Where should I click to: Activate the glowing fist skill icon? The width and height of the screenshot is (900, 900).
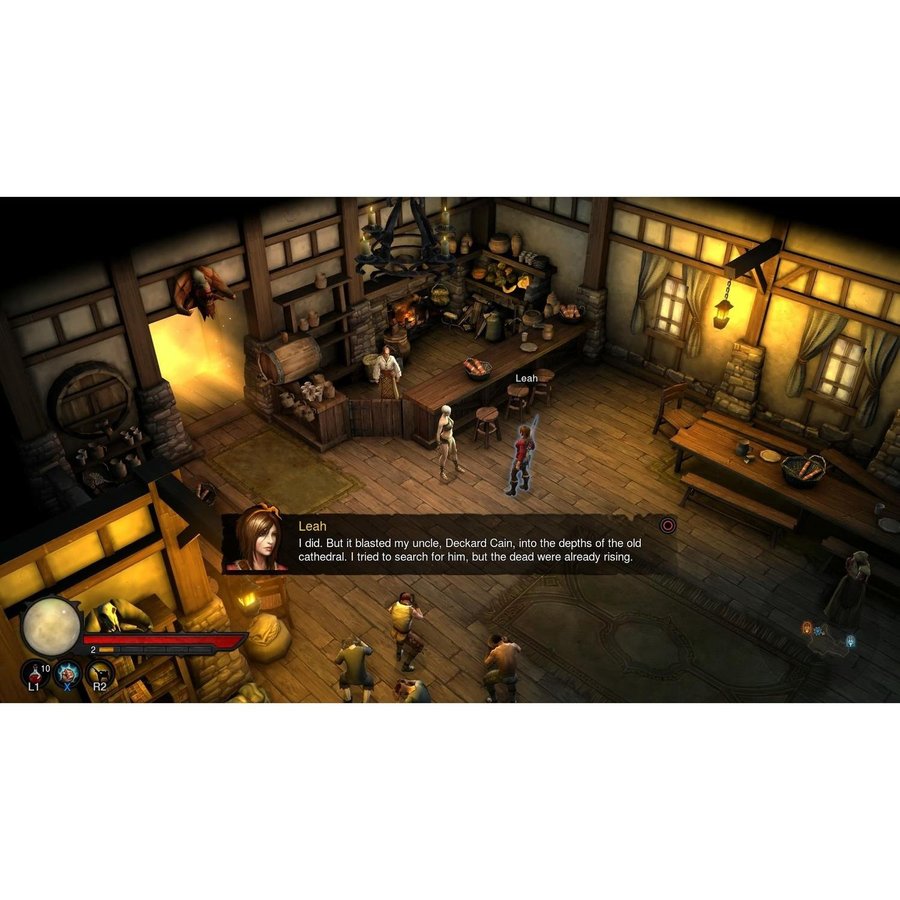coord(67,672)
